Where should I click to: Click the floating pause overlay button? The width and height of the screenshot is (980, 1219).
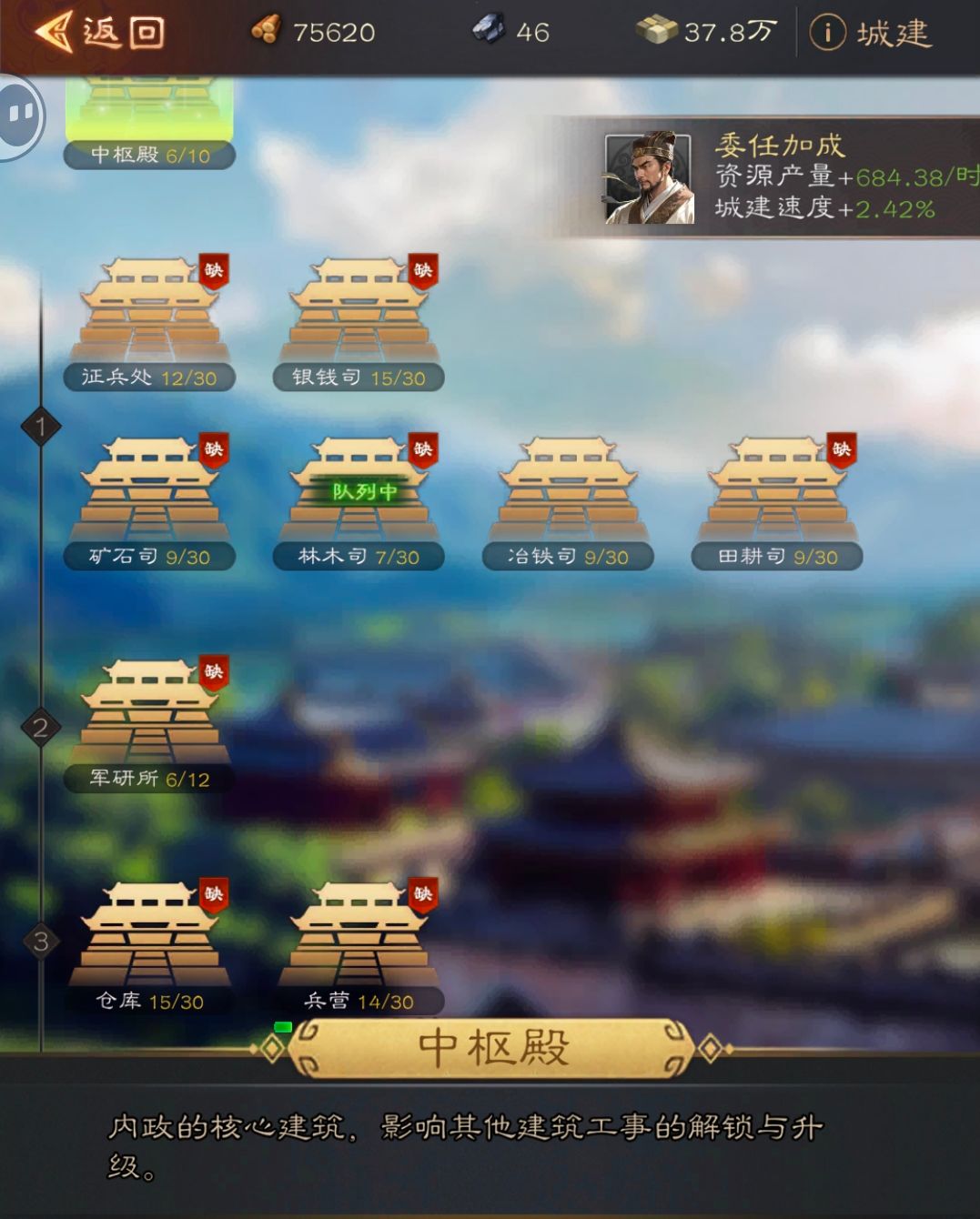[x=20, y=115]
